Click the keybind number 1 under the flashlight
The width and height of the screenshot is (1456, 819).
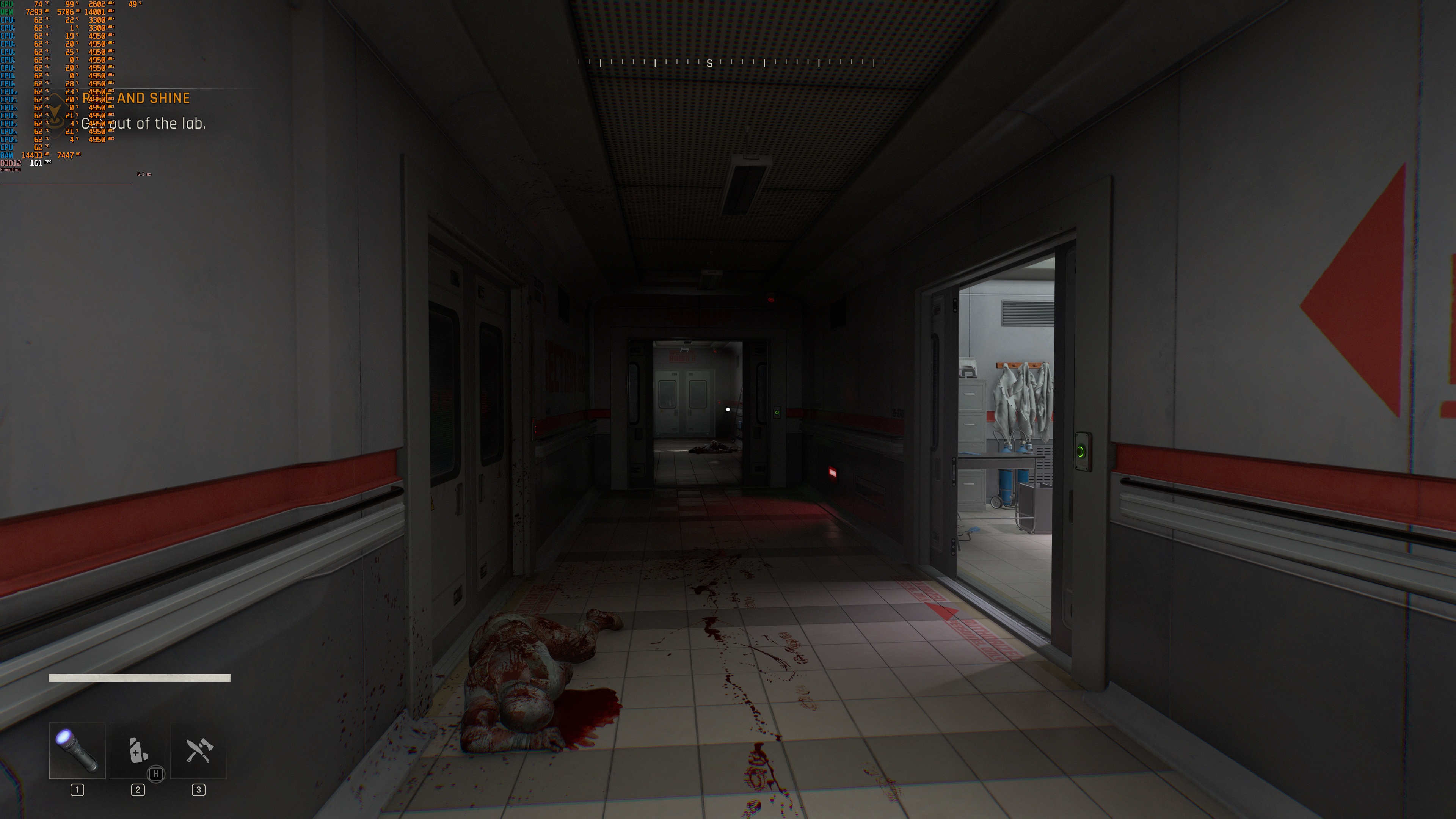pos(77,790)
